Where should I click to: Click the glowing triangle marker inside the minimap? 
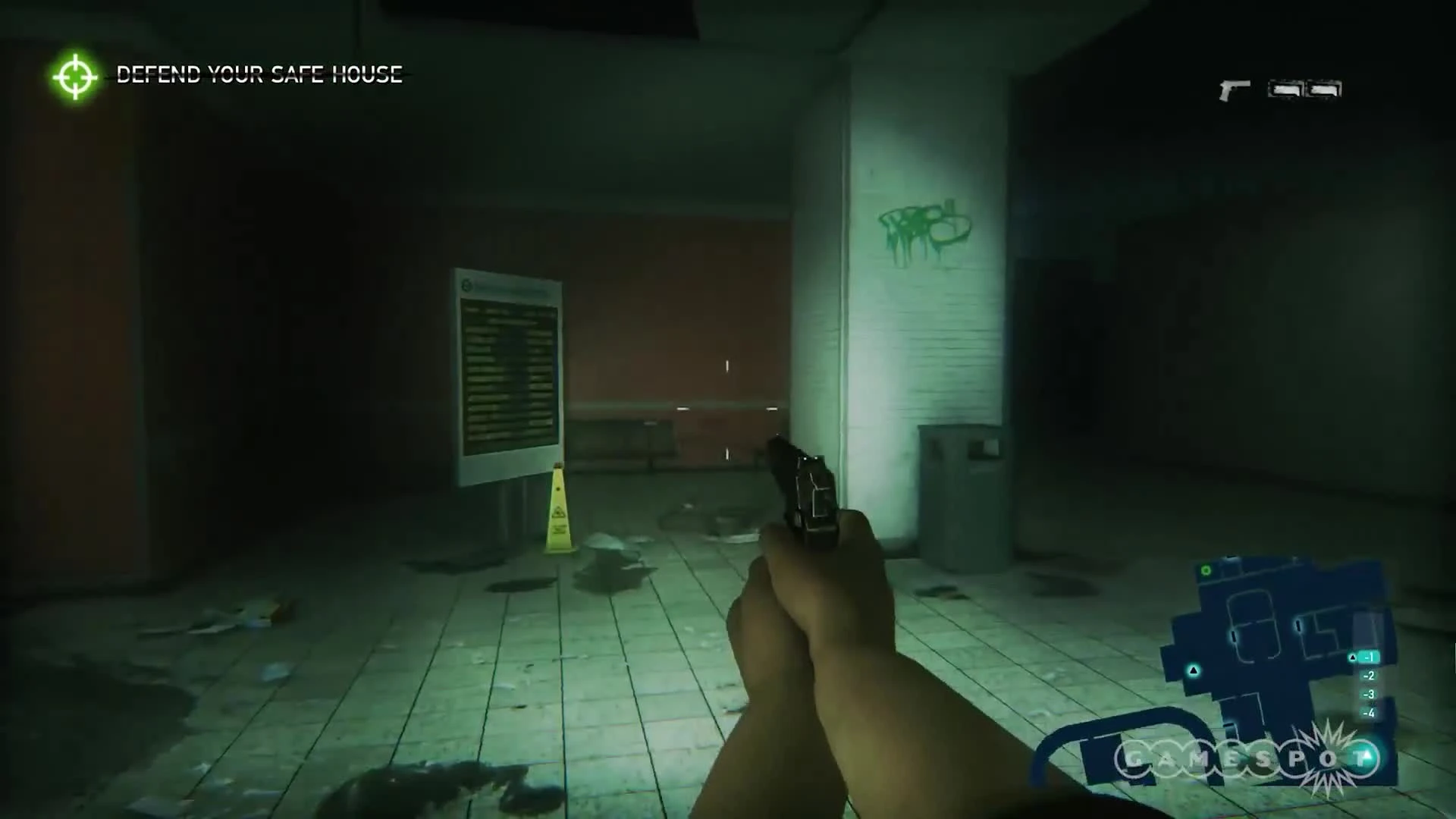click(x=1193, y=670)
